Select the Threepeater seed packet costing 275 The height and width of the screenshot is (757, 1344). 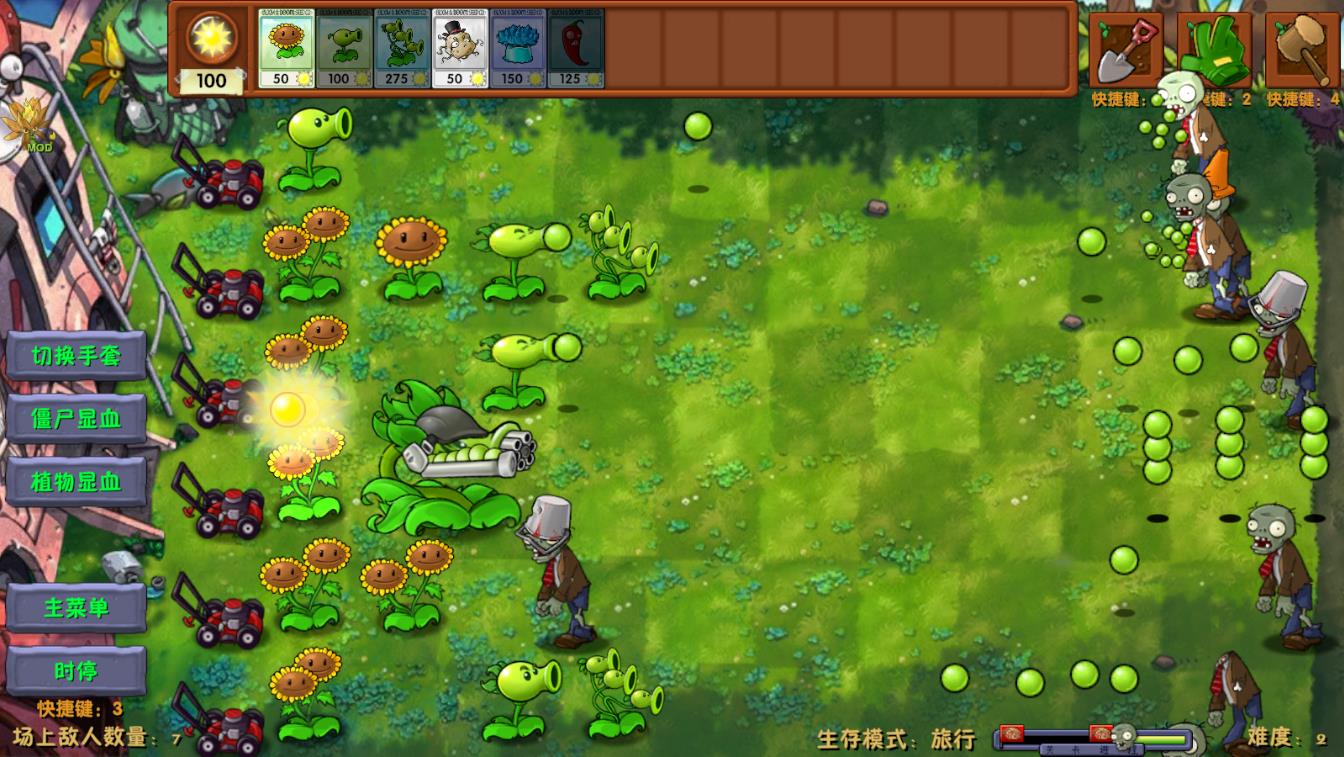tap(402, 47)
